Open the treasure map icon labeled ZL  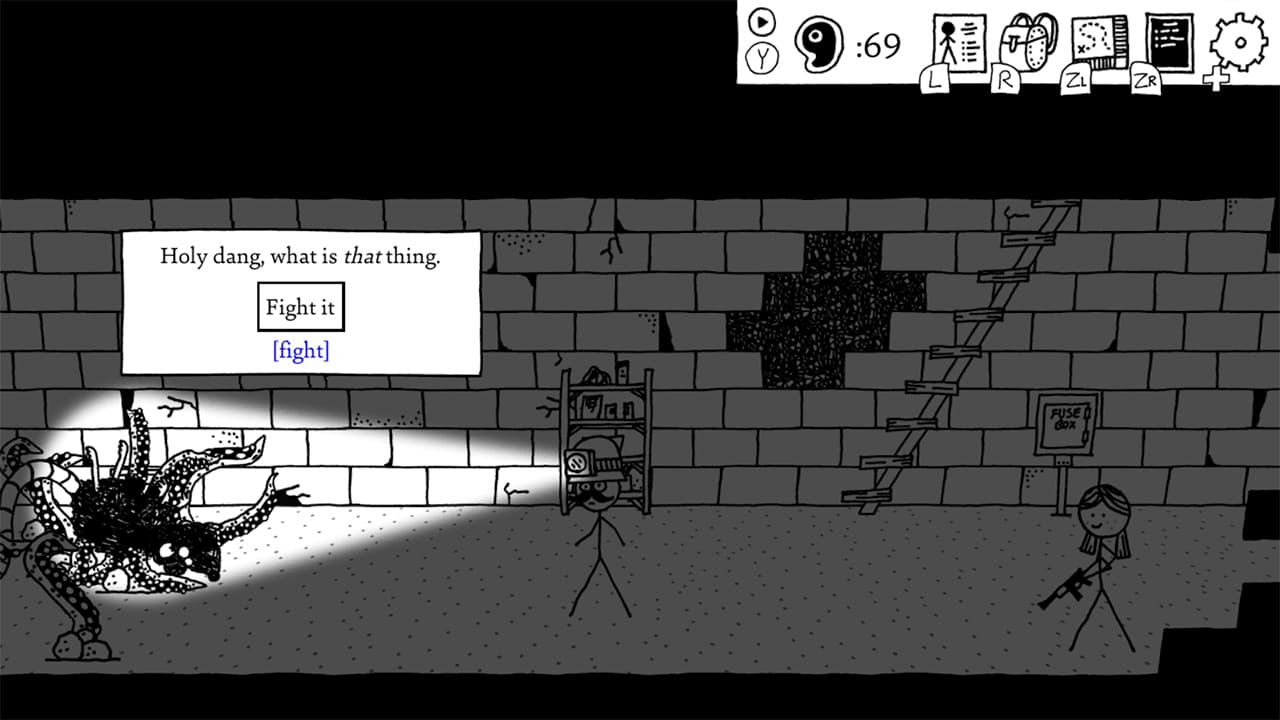[x=1096, y=42]
